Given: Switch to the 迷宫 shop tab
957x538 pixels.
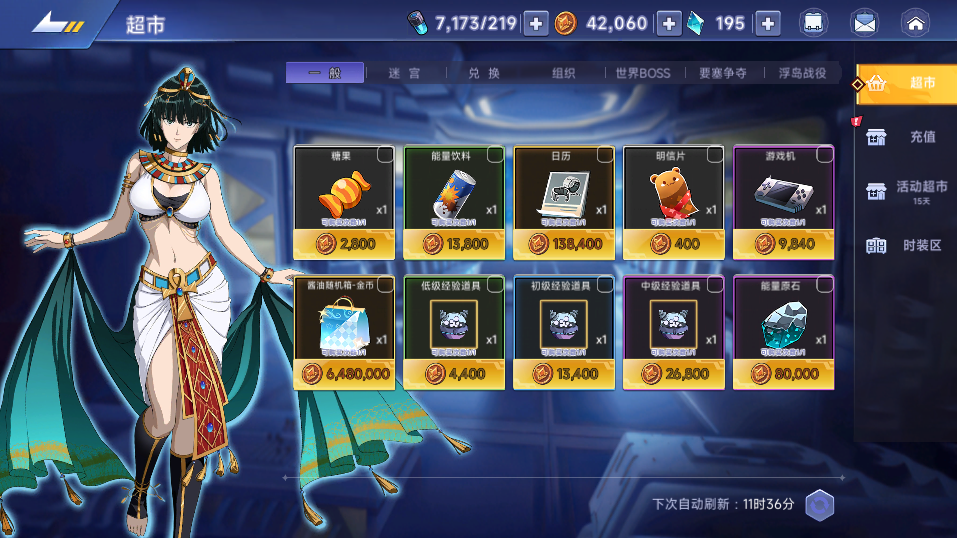Looking at the screenshot, I should coord(404,73).
